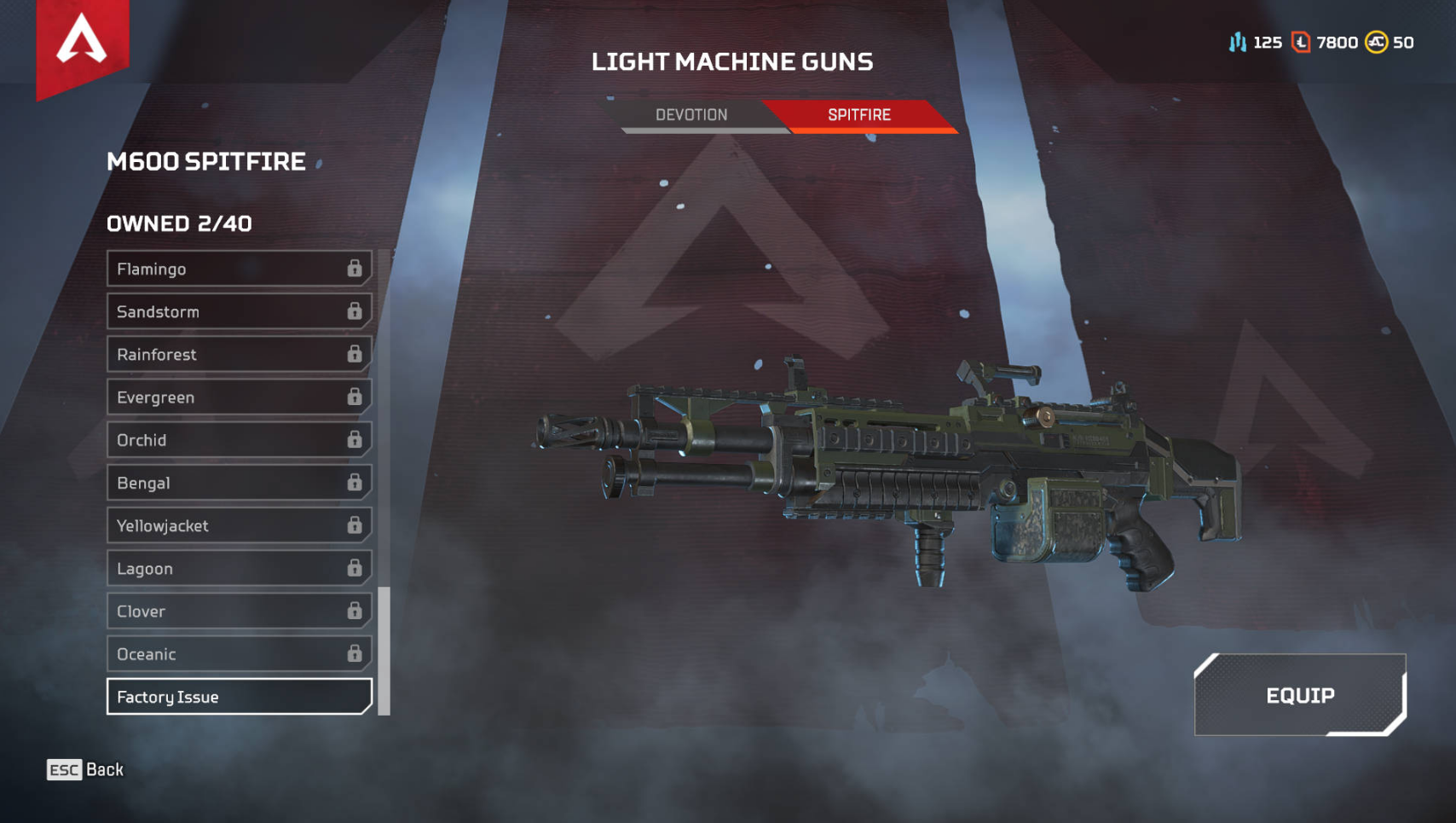The height and width of the screenshot is (823, 1456).
Task: Choose the Oceanic skin row
Action: pyautogui.click(x=239, y=654)
